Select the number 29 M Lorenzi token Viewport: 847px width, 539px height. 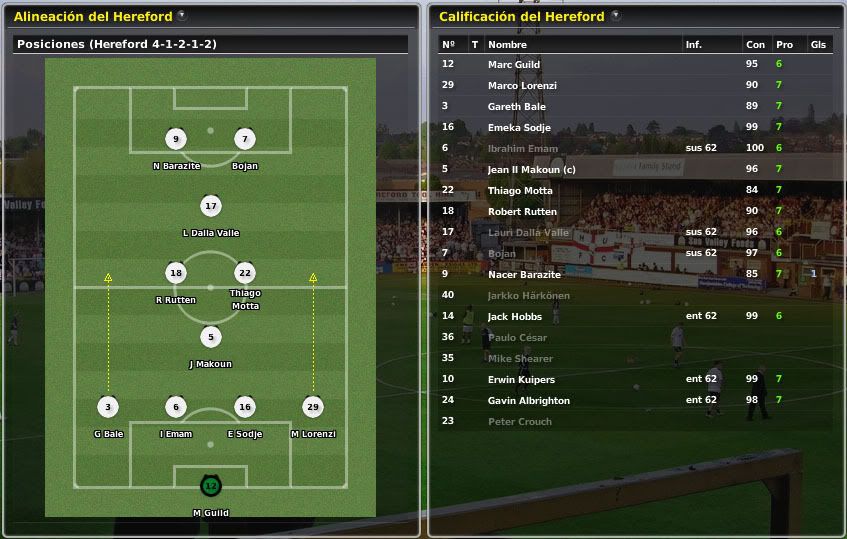[x=313, y=407]
